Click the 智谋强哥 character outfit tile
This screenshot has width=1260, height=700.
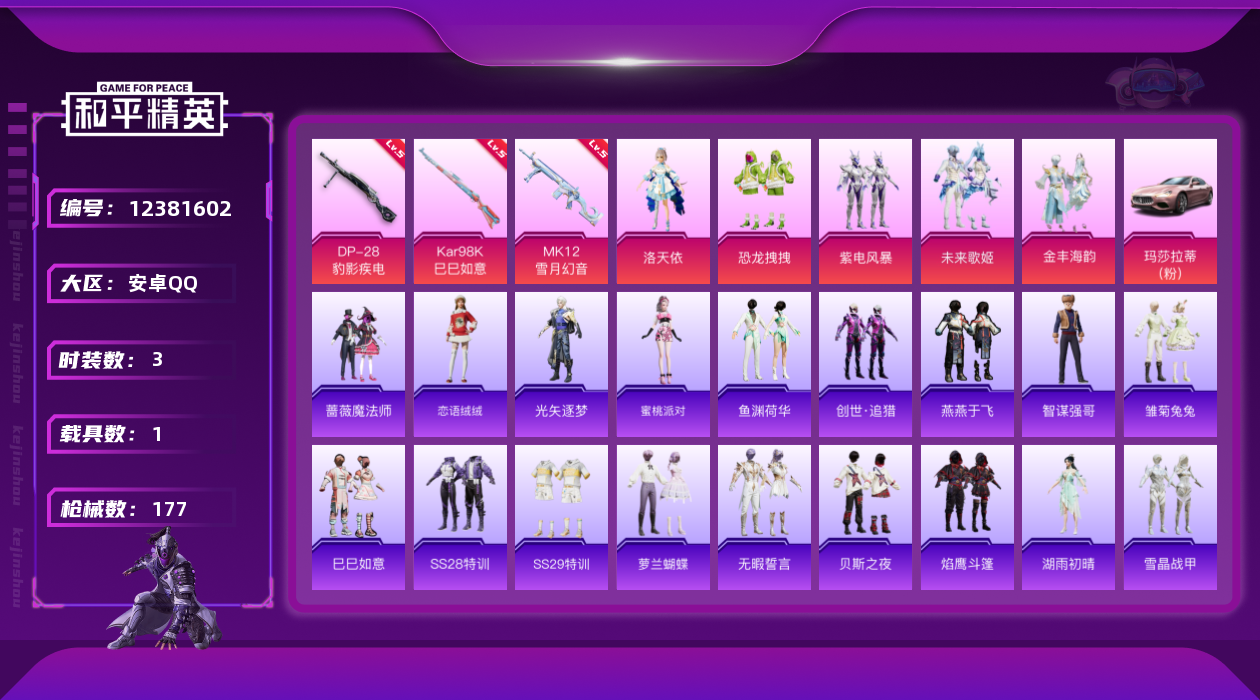(1068, 364)
